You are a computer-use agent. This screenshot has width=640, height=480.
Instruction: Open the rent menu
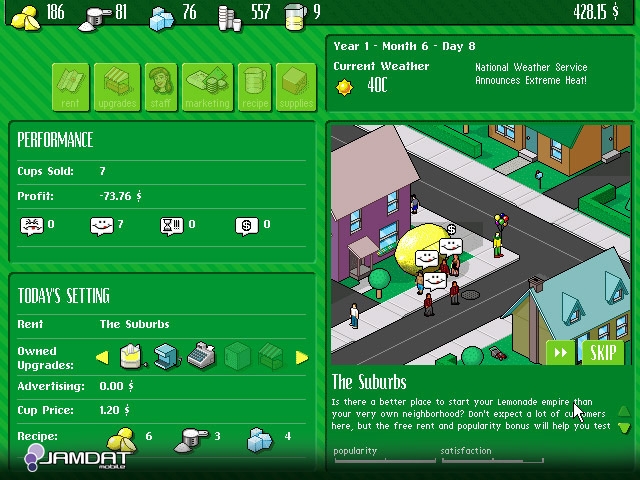(x=71, y=87)
